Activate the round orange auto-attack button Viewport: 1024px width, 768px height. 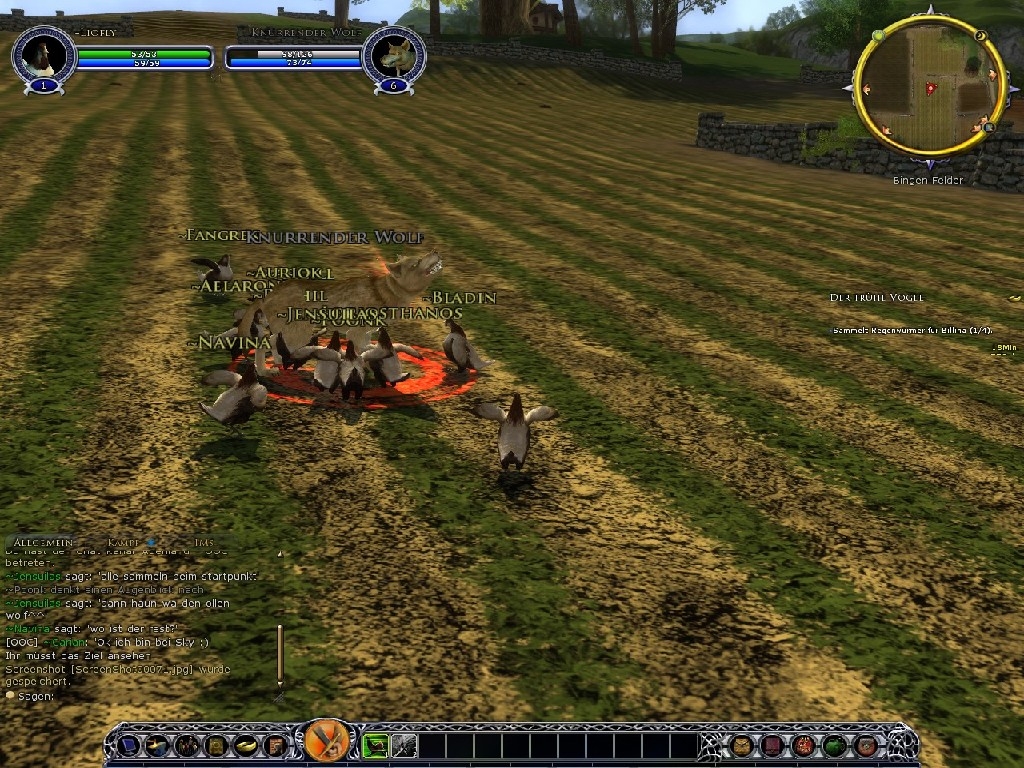(328, 743)
